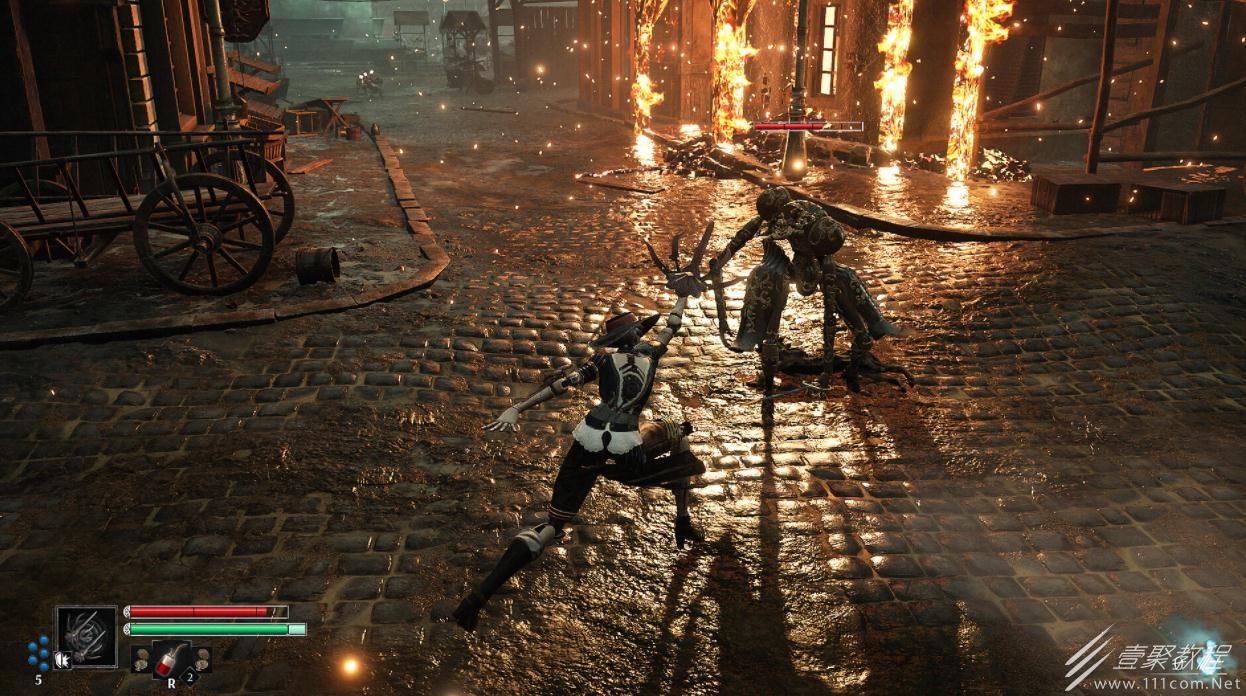Select the equipped fan weapon slot
This screenshot has width=1246, height=696.
pos(86,636)
